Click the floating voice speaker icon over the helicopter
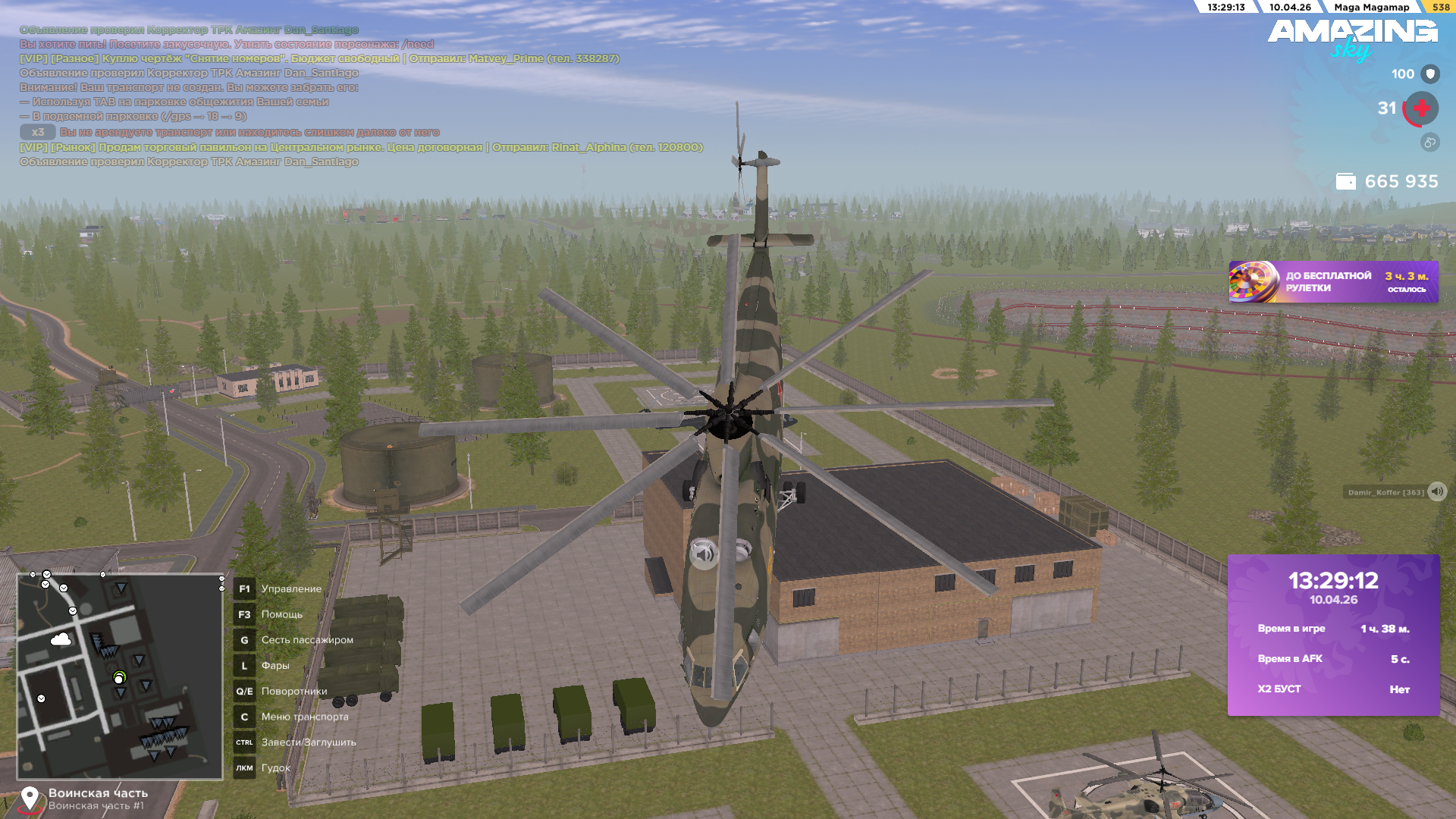Viewport: 1456px width, 819px height. [x=704, y=554]
